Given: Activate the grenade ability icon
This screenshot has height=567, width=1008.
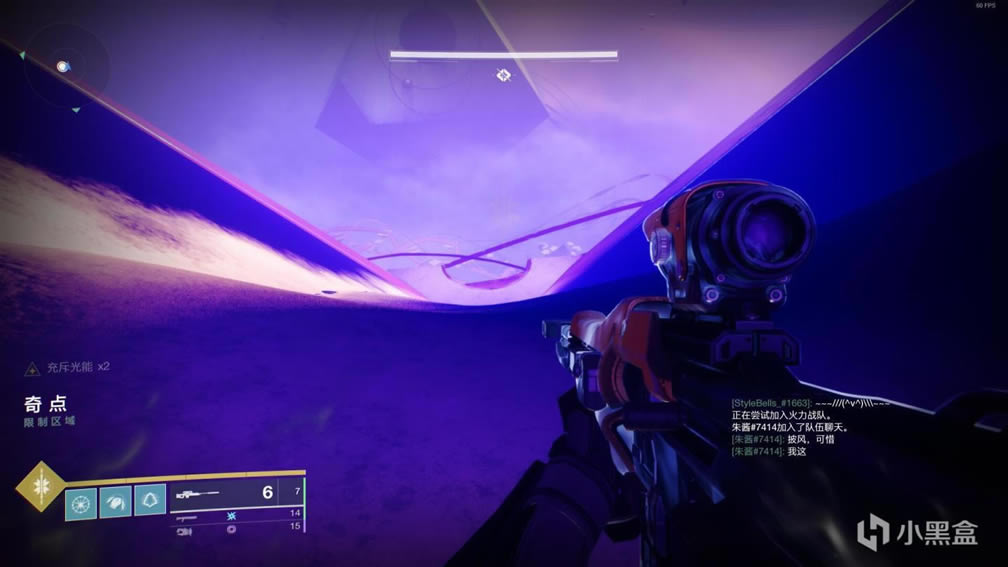Looking at the screenshot, I should [81, 500].
